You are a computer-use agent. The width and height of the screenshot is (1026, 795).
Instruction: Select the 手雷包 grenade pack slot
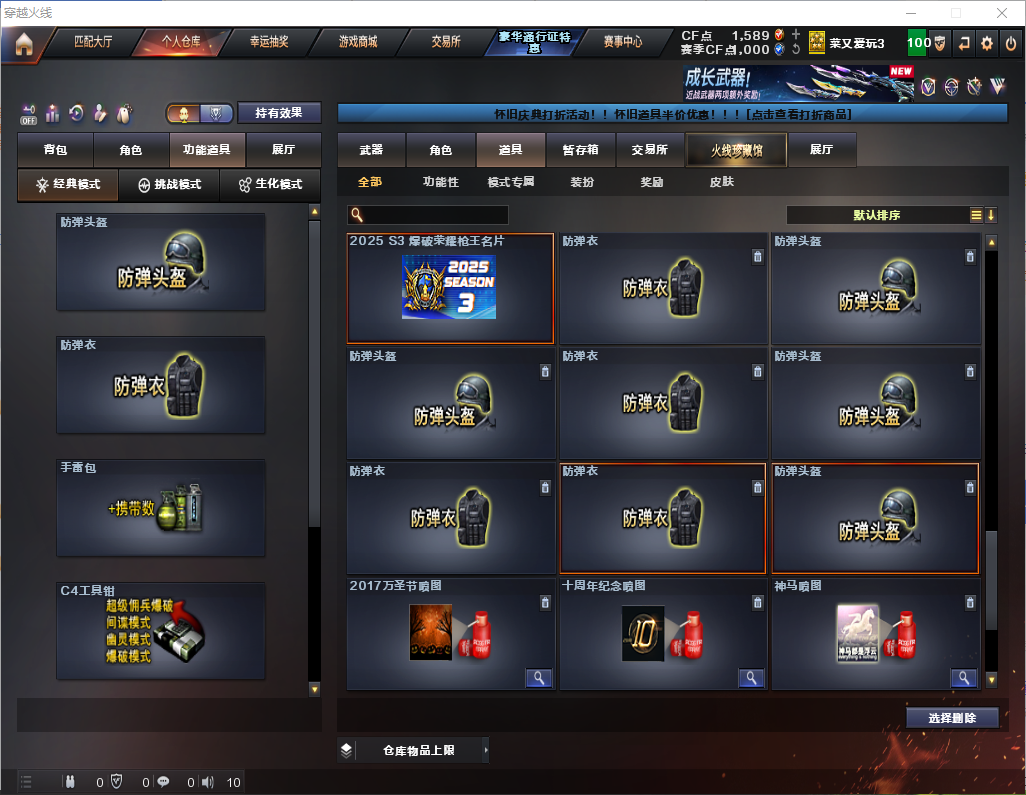click(161, 508)
